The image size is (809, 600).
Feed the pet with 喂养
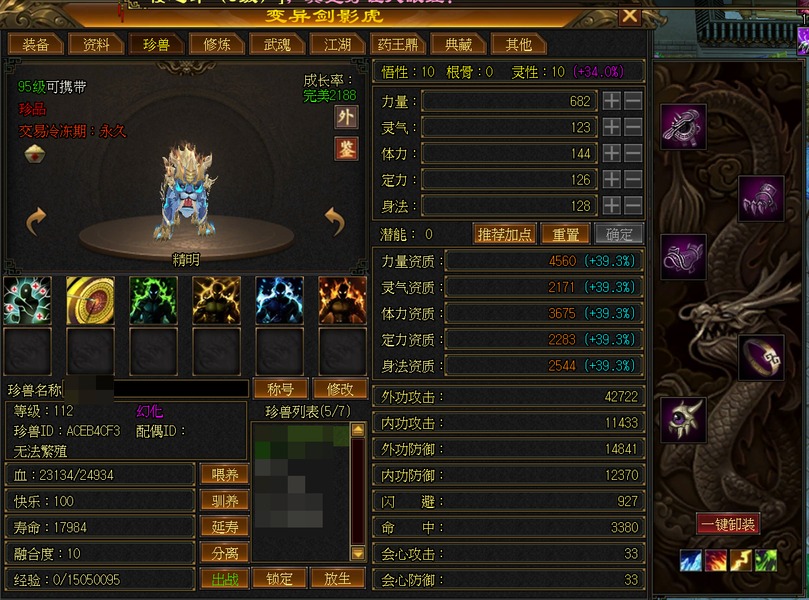click(225, 475)
